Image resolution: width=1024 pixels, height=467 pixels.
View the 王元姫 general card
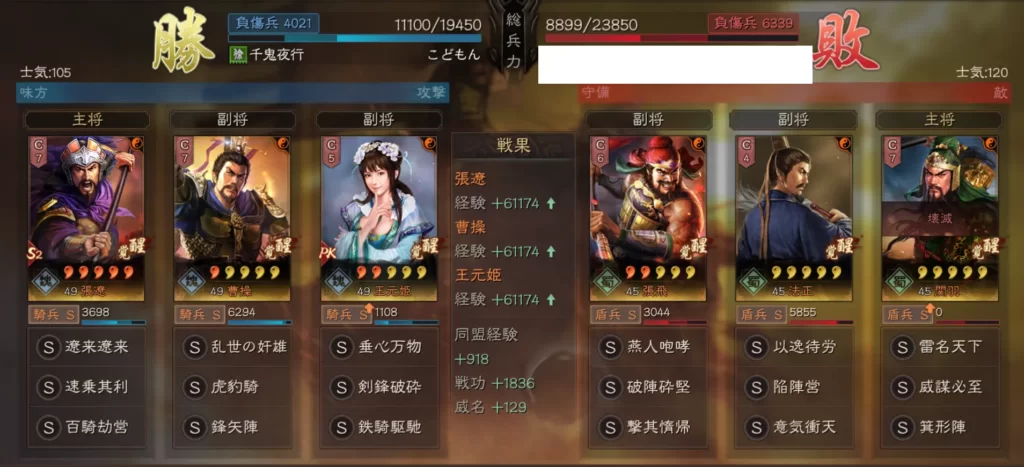pyautogui.click(x=378, y=216)
